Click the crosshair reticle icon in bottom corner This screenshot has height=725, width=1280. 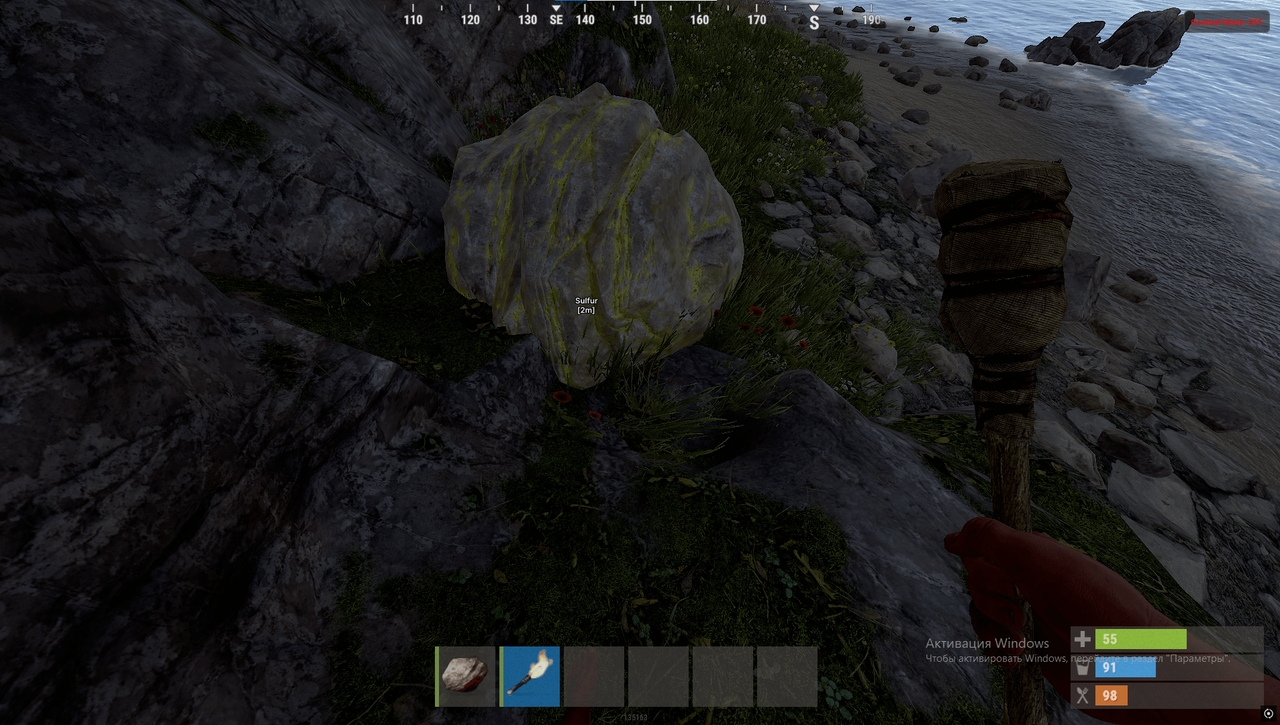tap(1270, 712)
